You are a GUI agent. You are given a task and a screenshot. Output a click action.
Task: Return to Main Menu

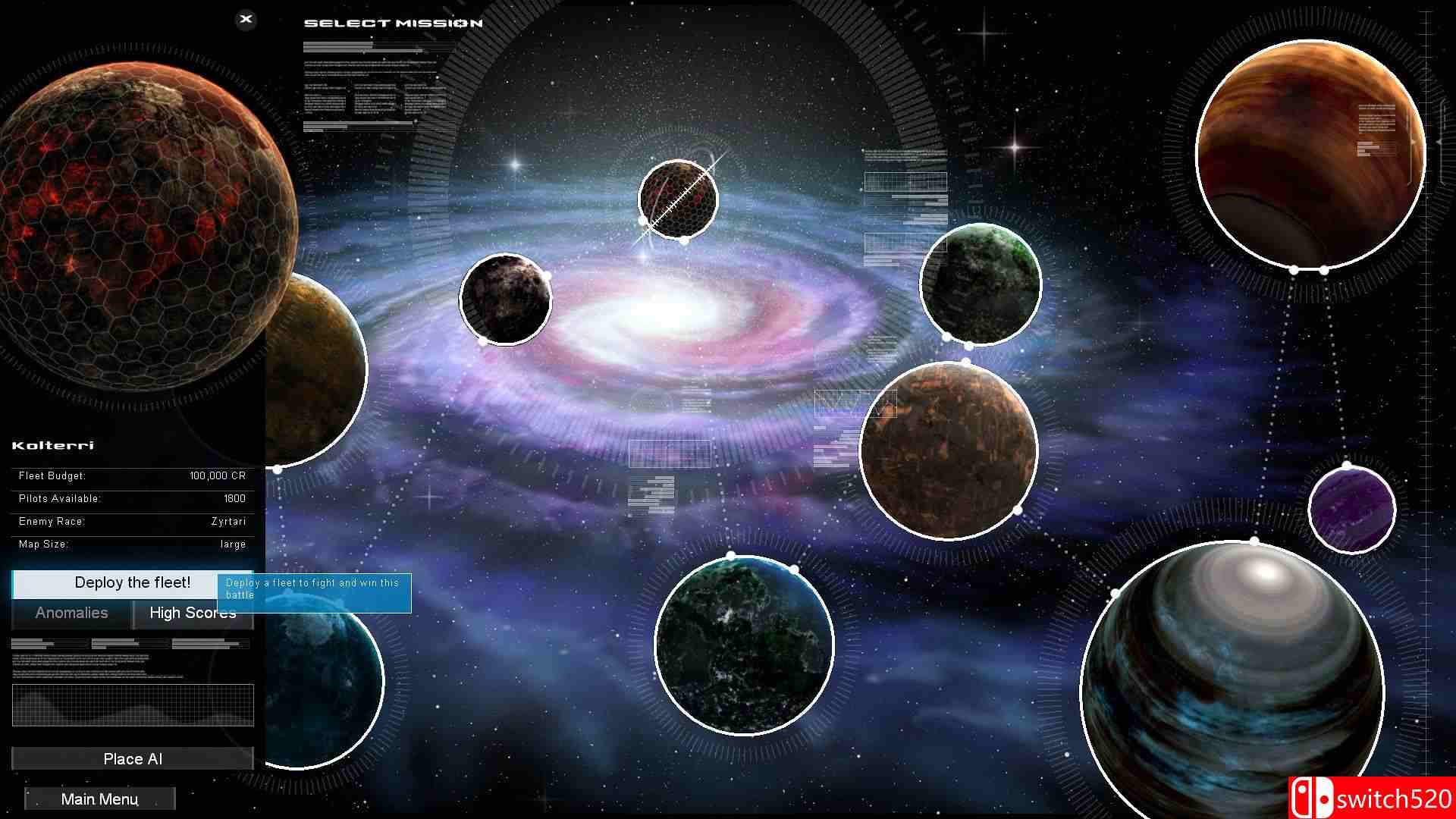99,799
